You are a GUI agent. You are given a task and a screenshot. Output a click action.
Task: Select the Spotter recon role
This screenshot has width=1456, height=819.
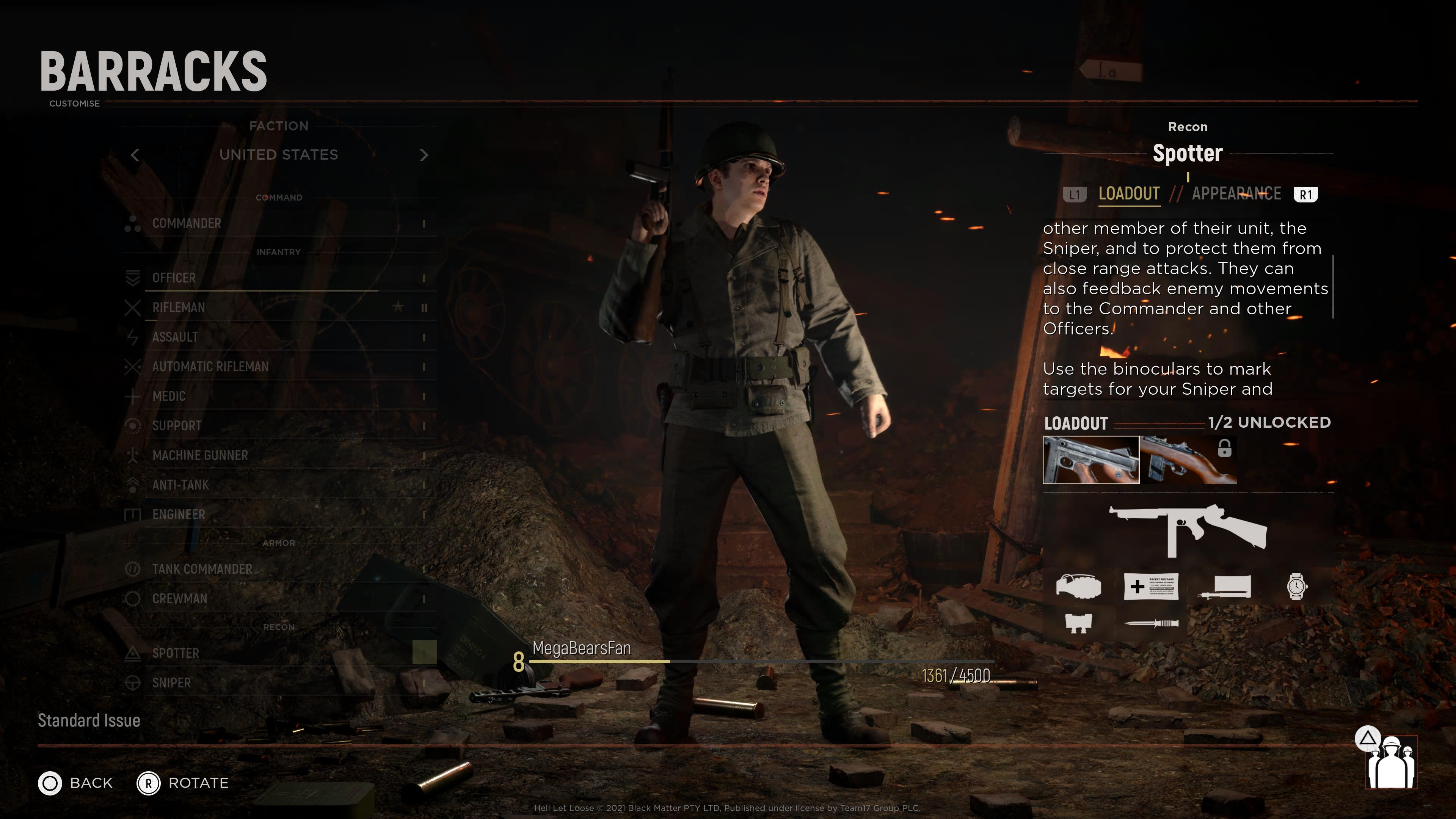pos(176,653)
